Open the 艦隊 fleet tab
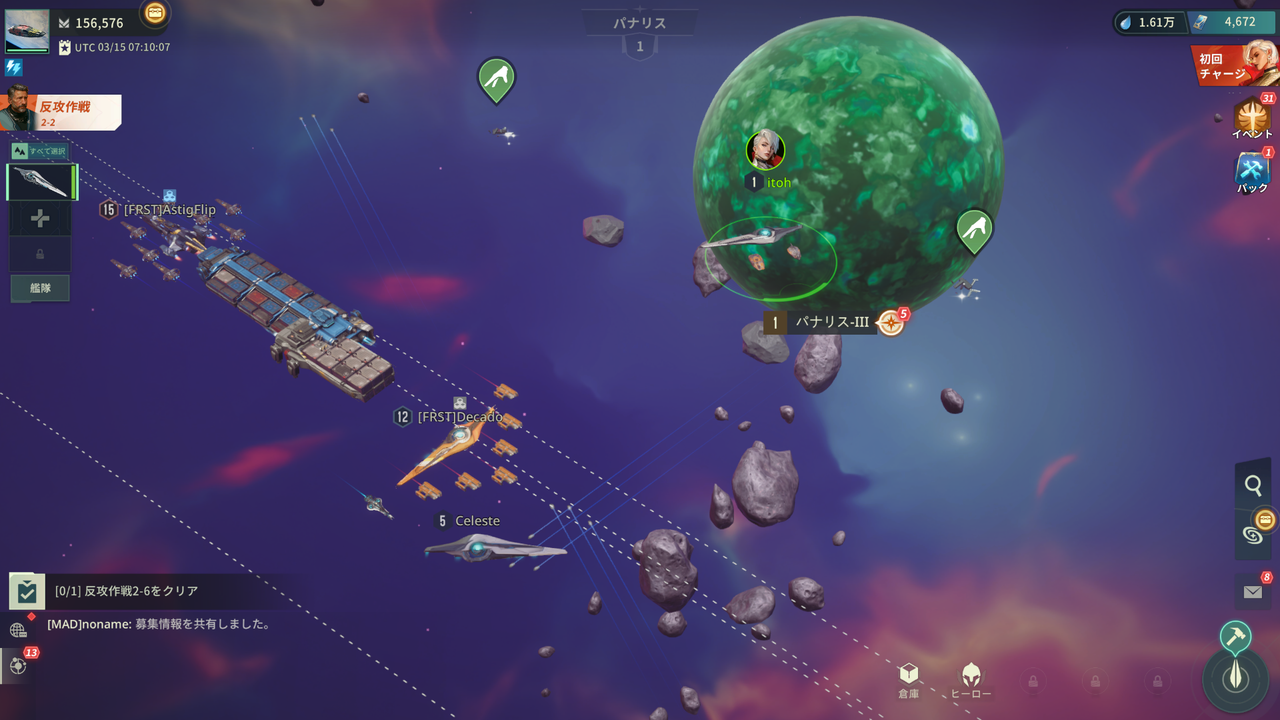Image resolution: width=1280 pixels, height=720 pixels. 40,288
